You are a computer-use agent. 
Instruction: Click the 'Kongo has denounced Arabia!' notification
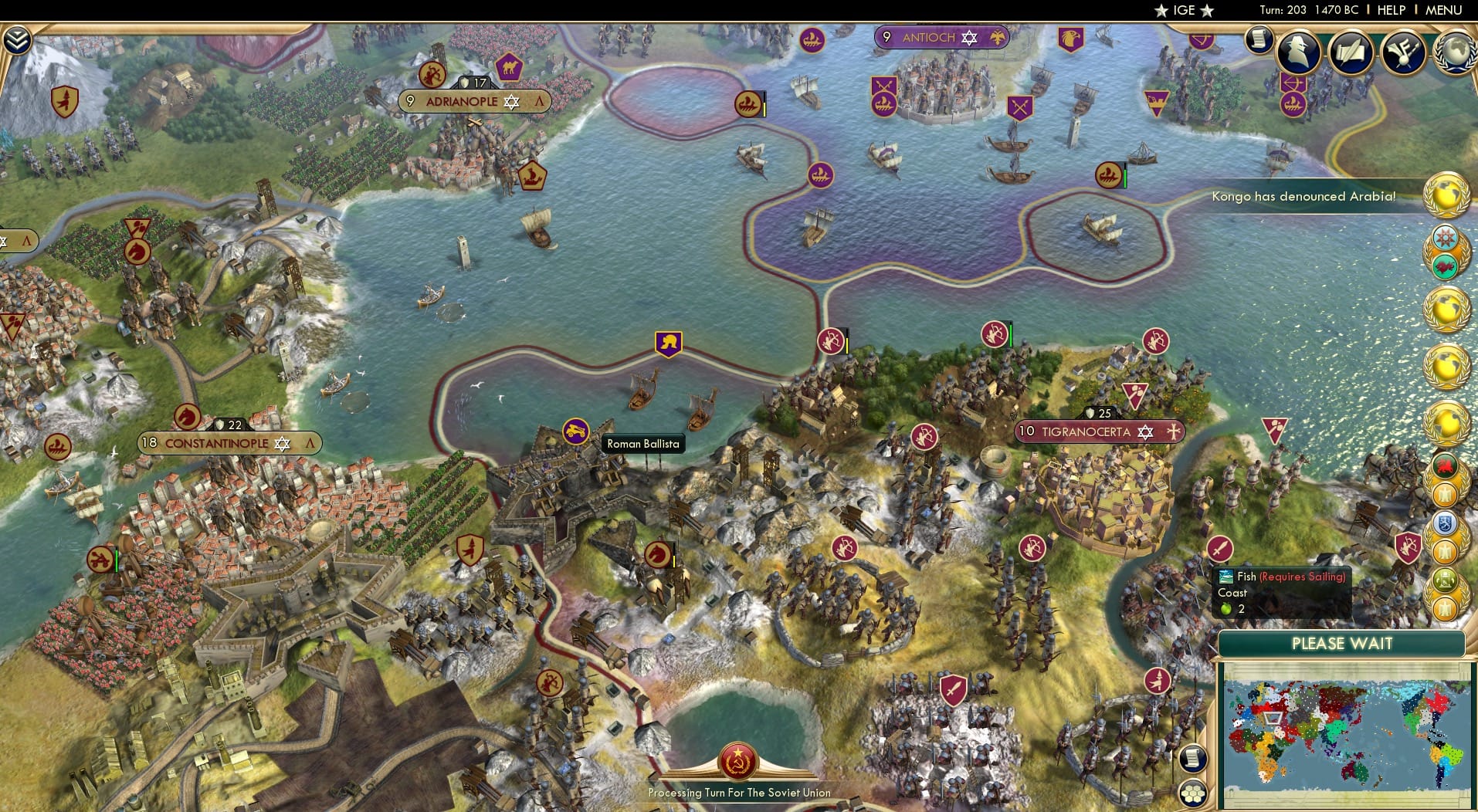click(x=1305, y=196)
